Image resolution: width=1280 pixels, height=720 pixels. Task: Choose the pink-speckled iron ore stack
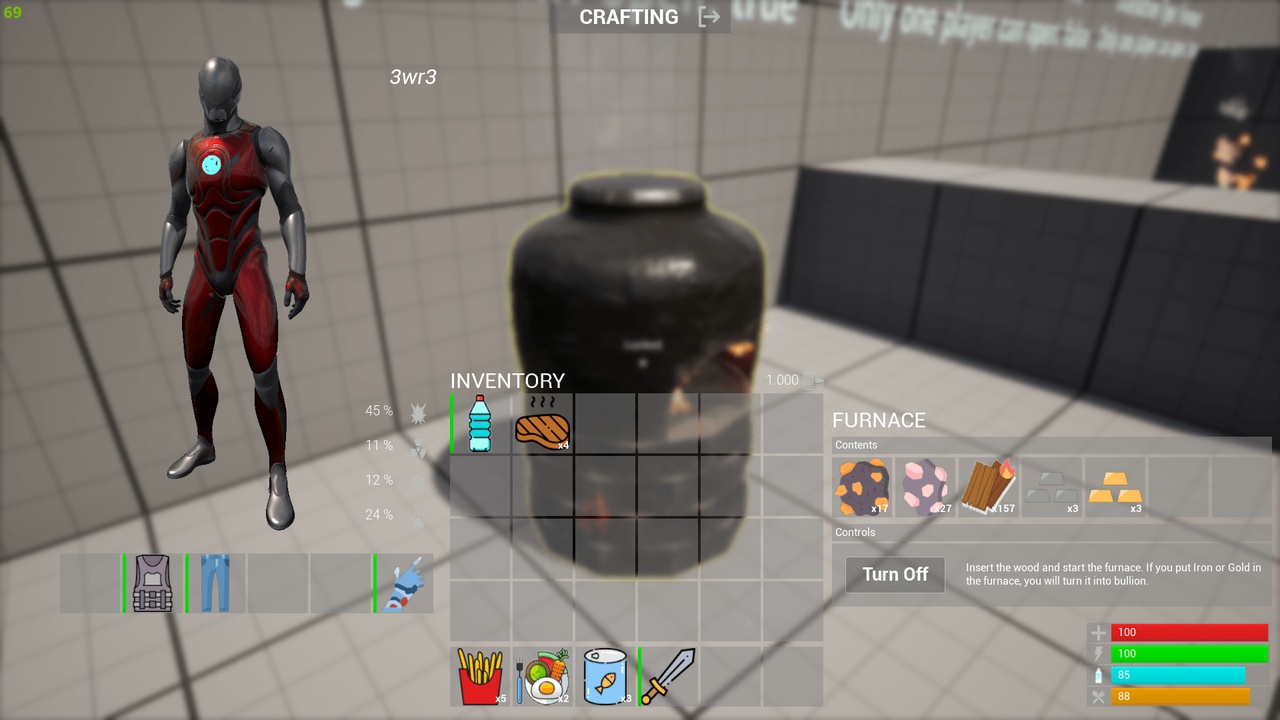point(926,487)
